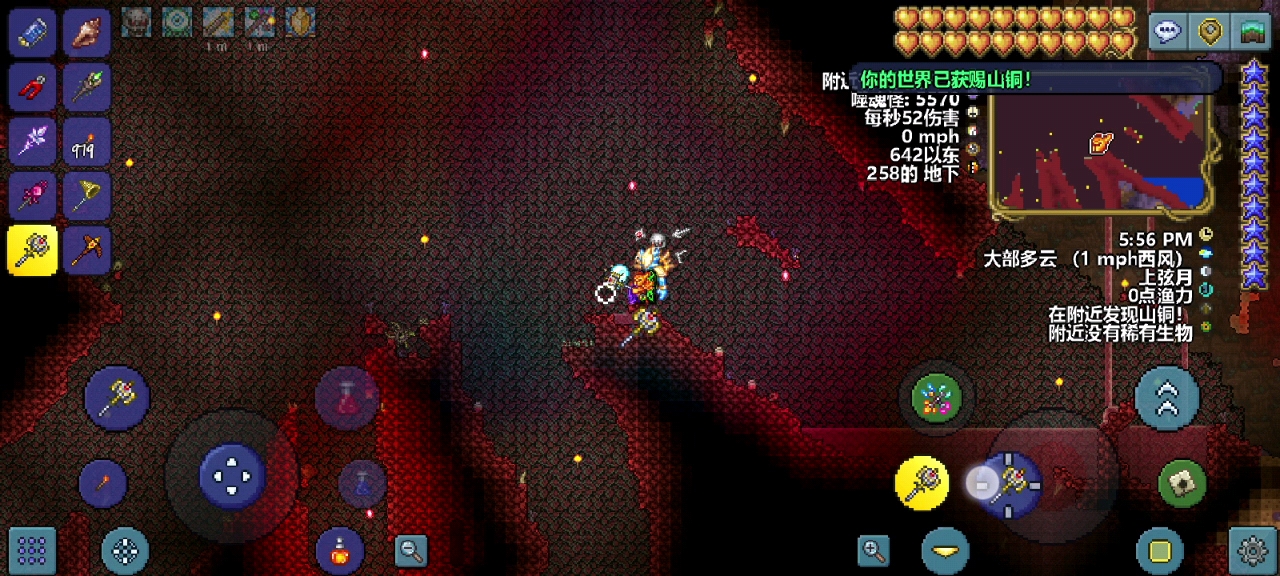Toggle the smart cursor crosshair button
The width and height of the screenshot is (1280, 576).
pyautogui.click(x=125, y=549)
